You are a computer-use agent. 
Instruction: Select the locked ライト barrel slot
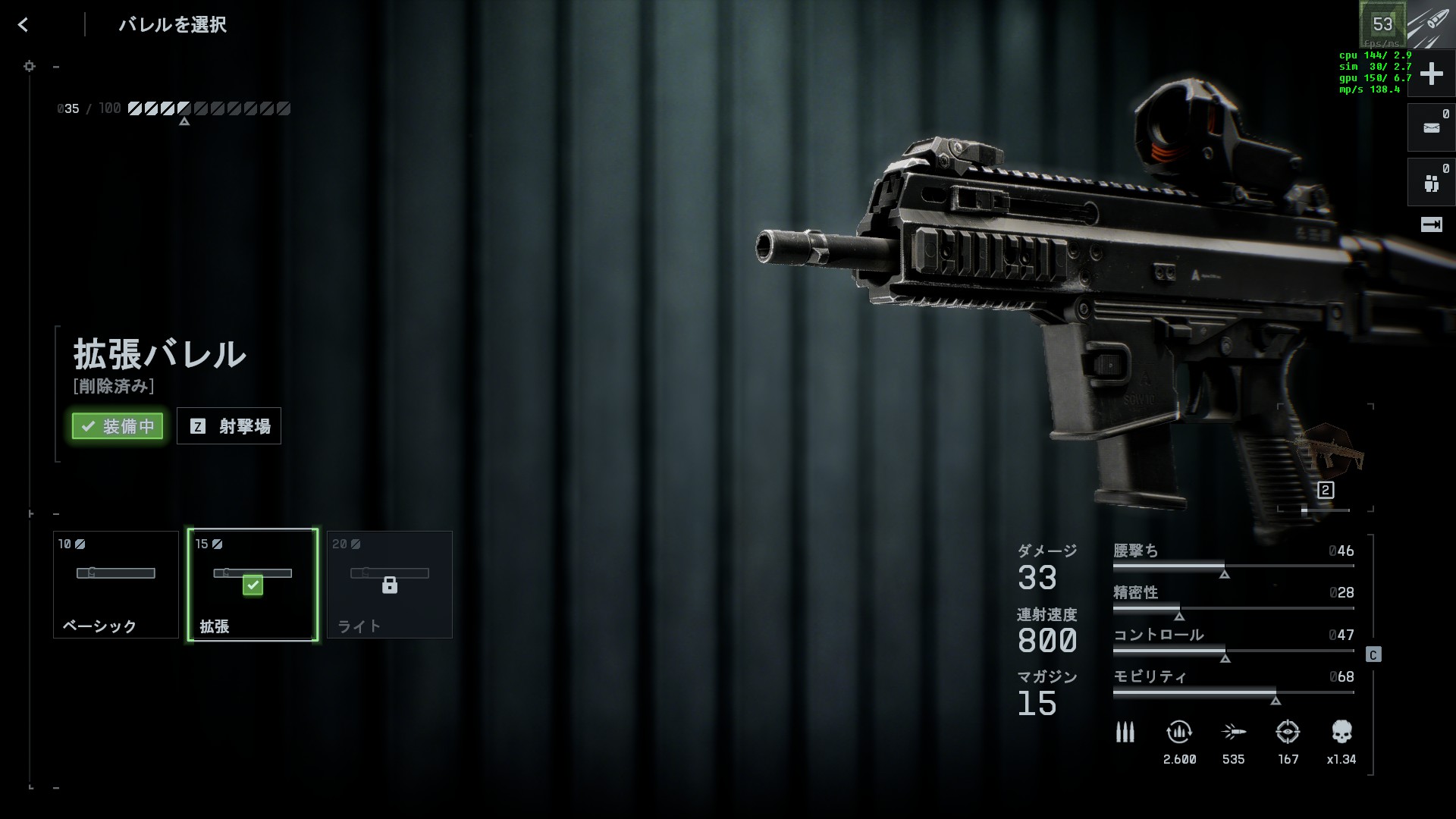[390, 585]
